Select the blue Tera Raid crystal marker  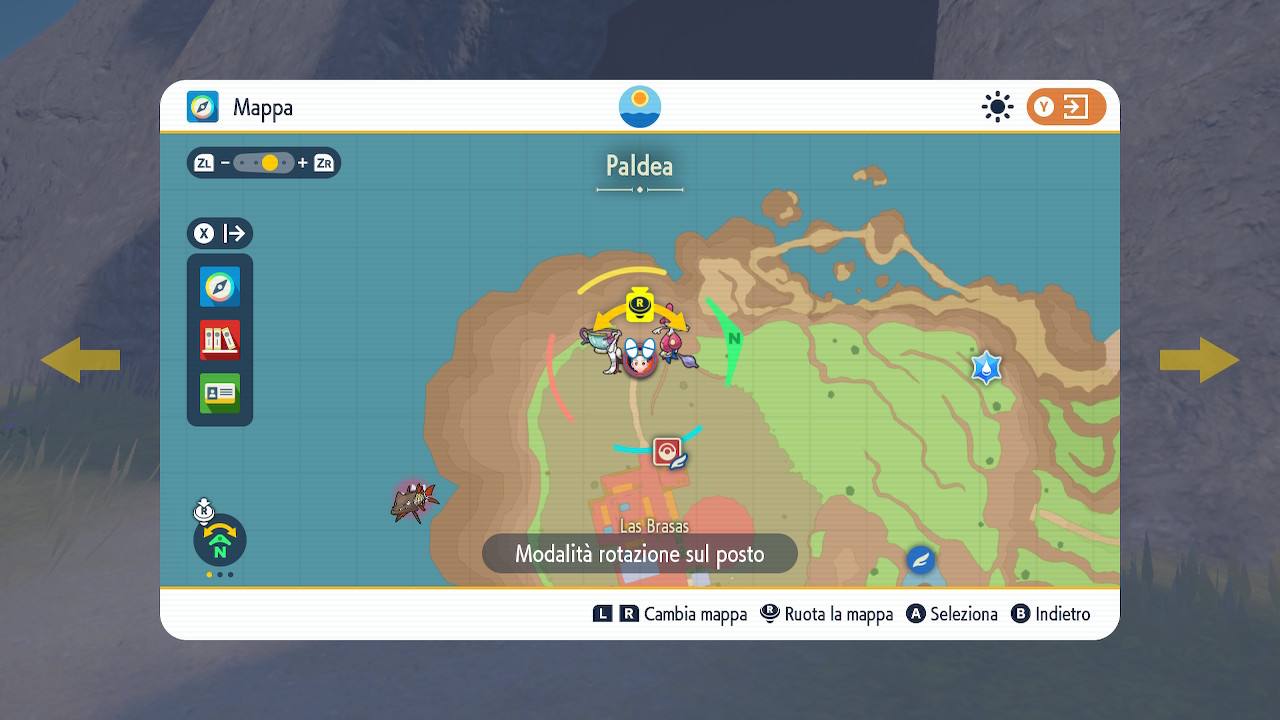pyautogui.click(x=986, y=367)
